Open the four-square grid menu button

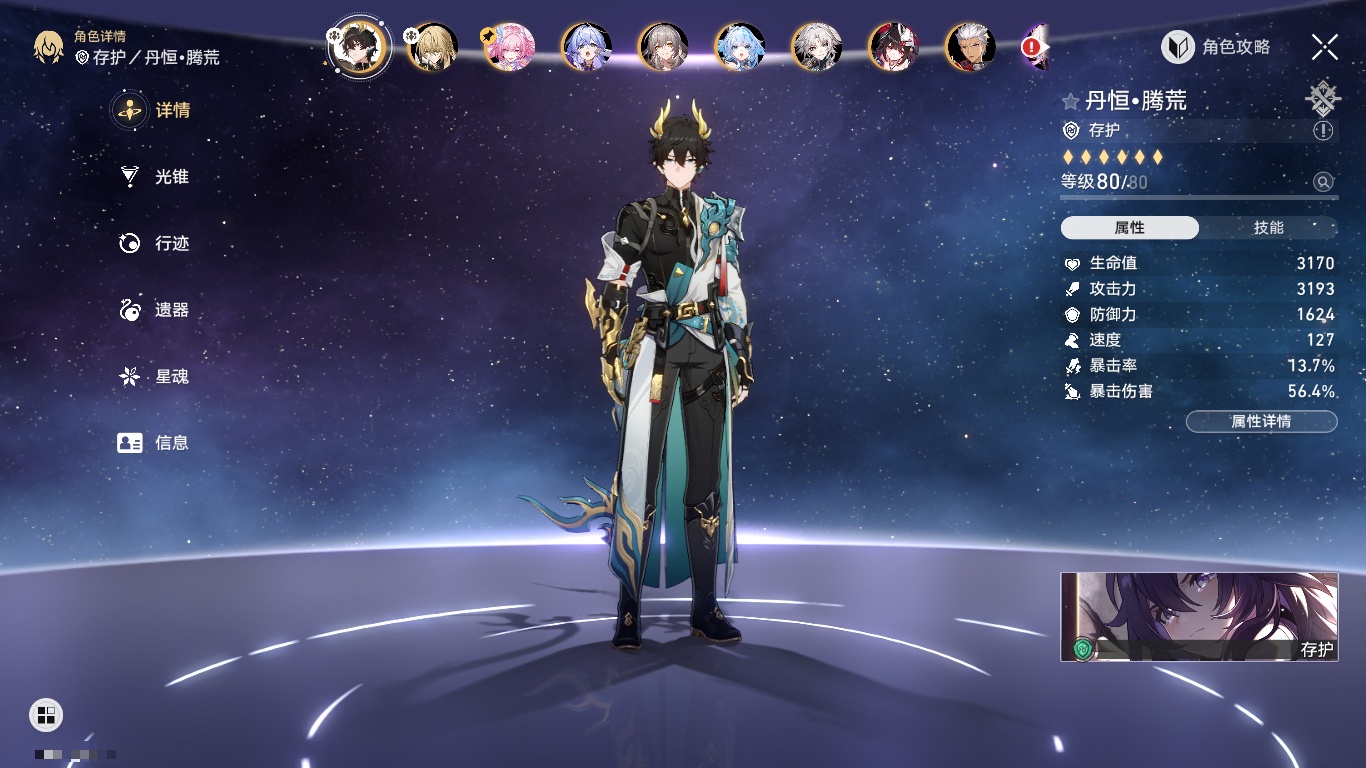pos(46,714)
